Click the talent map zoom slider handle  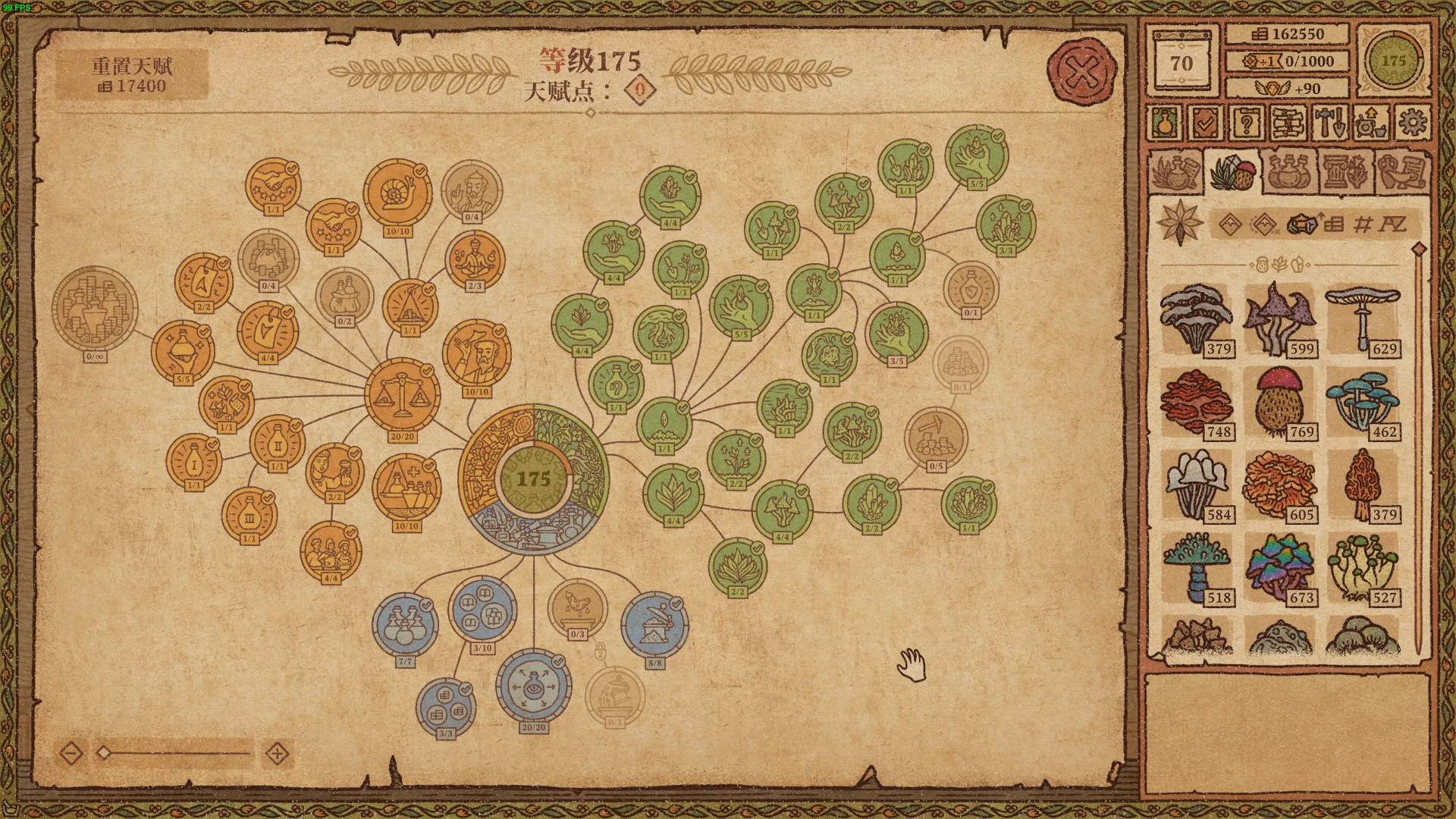click(x=105, y=753)
